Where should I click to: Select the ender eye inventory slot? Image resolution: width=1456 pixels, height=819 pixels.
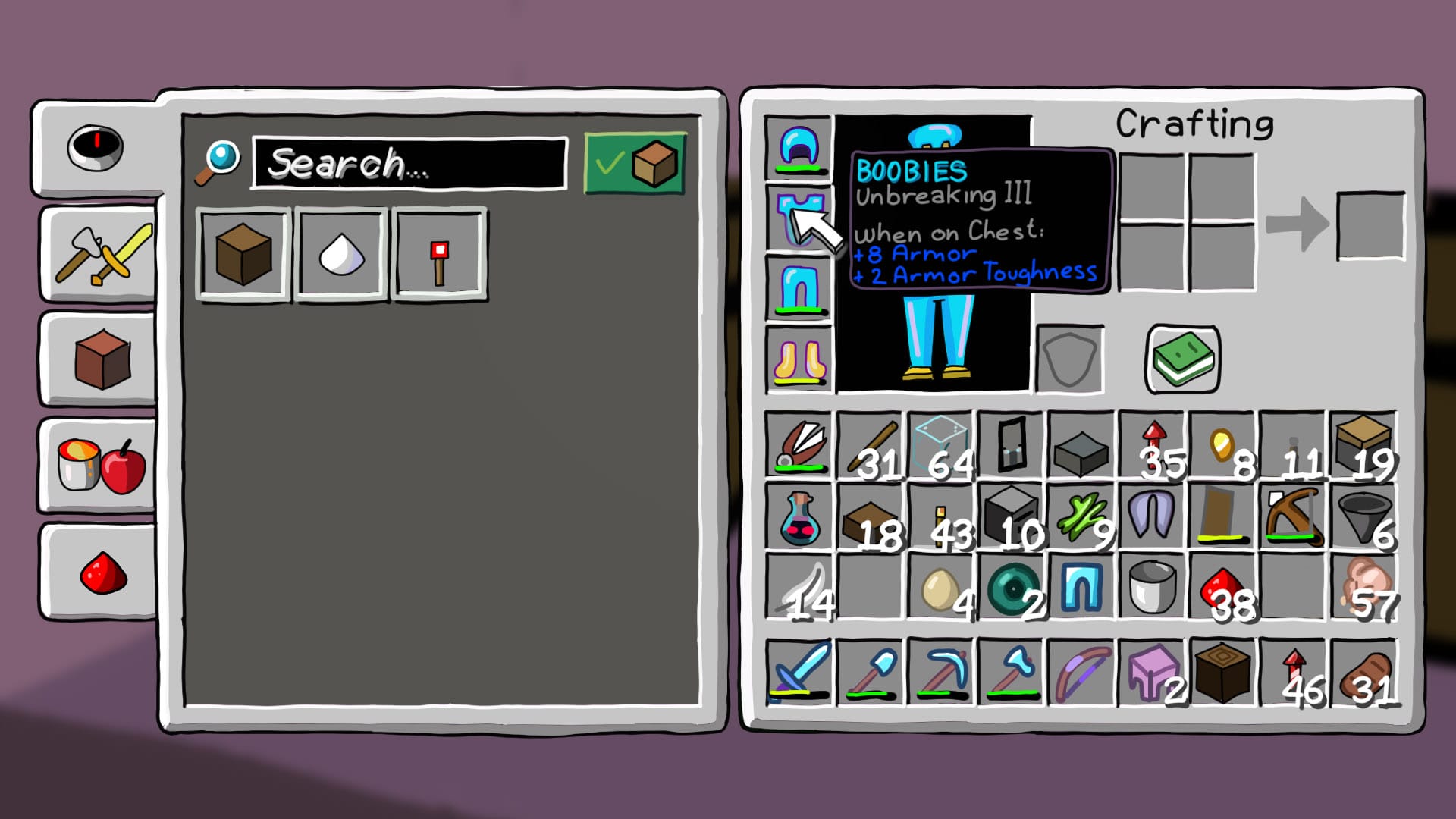[x=1011, y=588]
